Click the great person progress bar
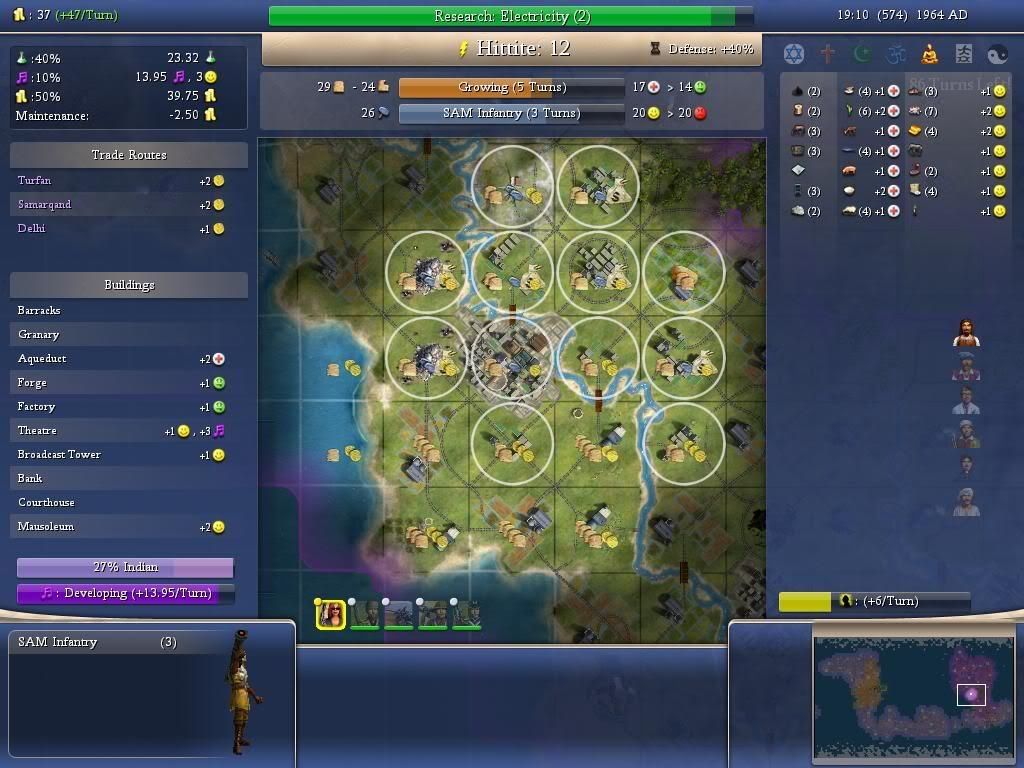The height and width of the screenshot is (768, 1024). pos(874,601)
